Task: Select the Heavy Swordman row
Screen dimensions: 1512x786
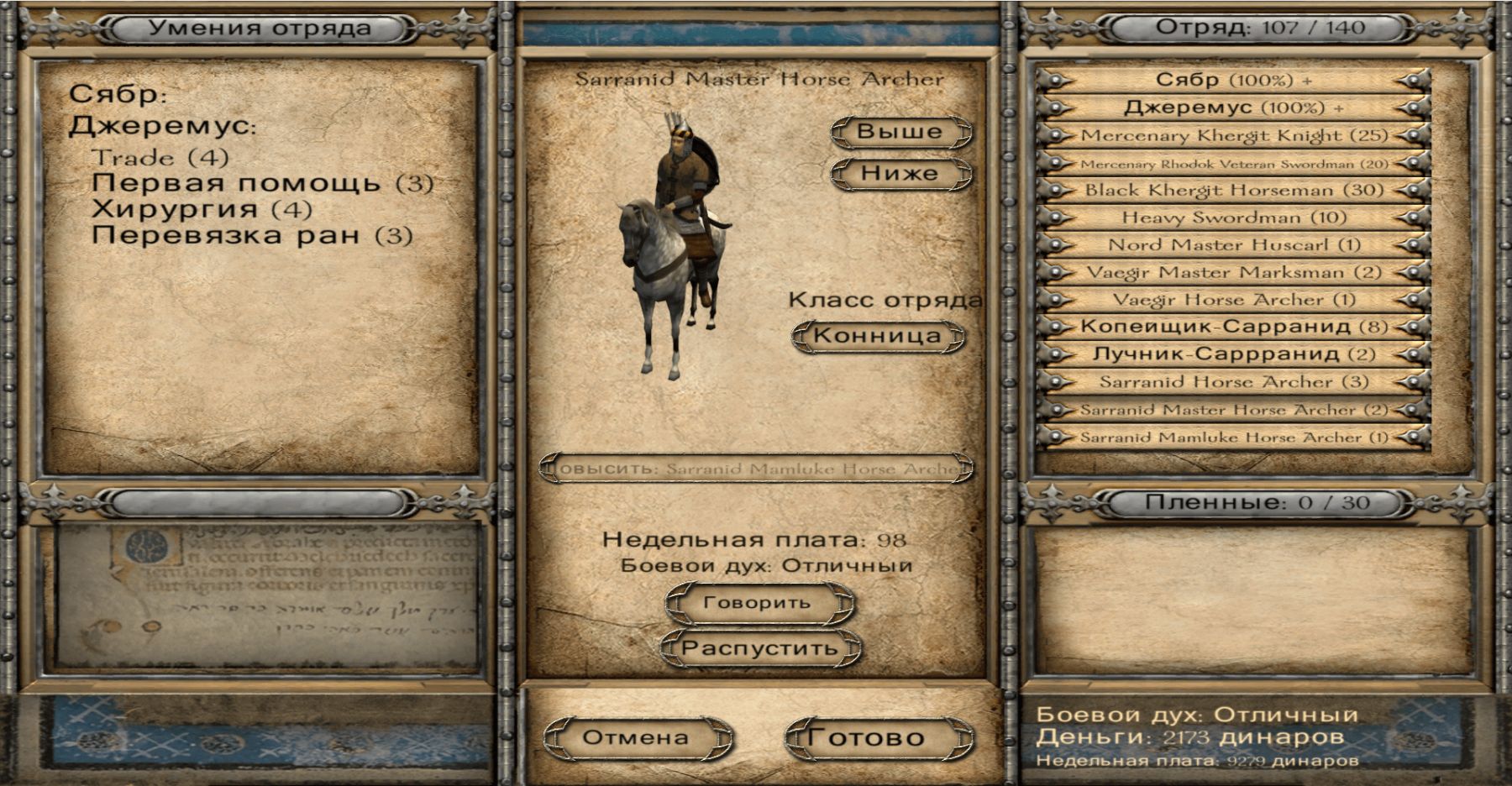Action: (x=1233, y=217)
